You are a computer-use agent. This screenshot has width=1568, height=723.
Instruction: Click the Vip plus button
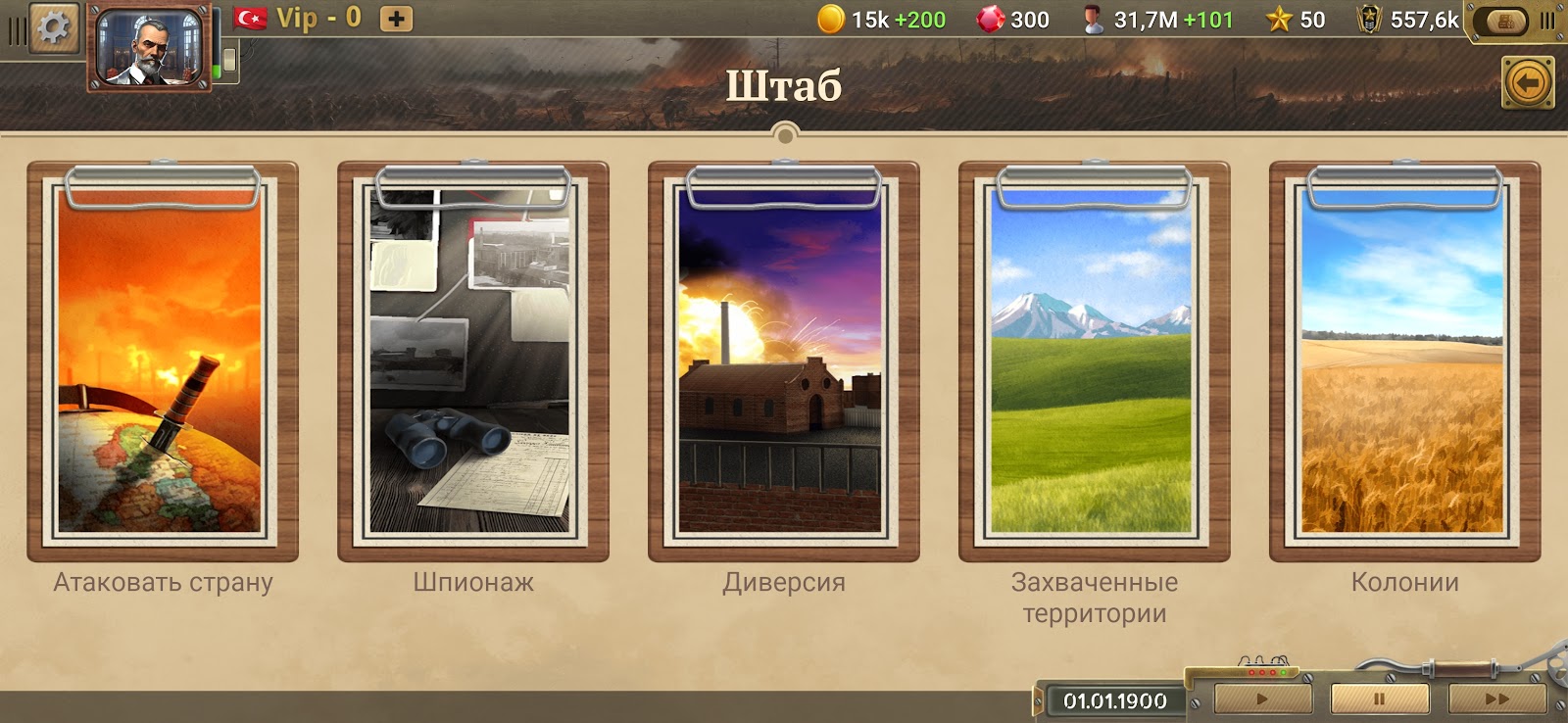tap(396, 19)
